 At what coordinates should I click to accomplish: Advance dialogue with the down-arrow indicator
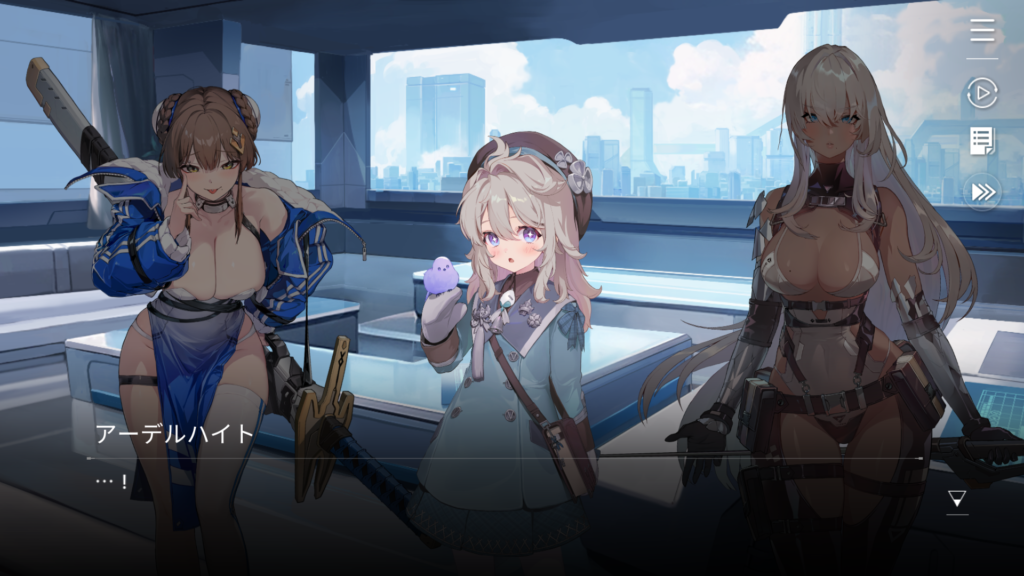click(x=957, y=498)
